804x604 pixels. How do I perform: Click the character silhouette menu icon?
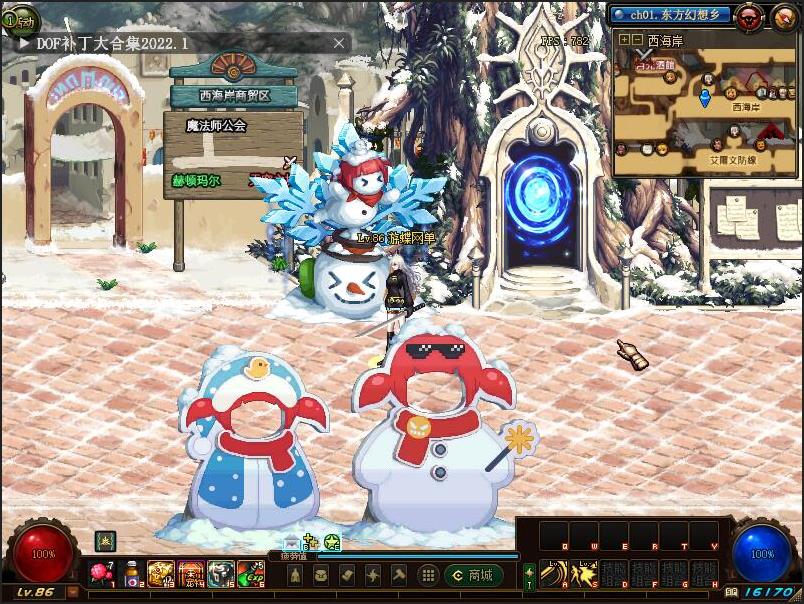point(295,575)
